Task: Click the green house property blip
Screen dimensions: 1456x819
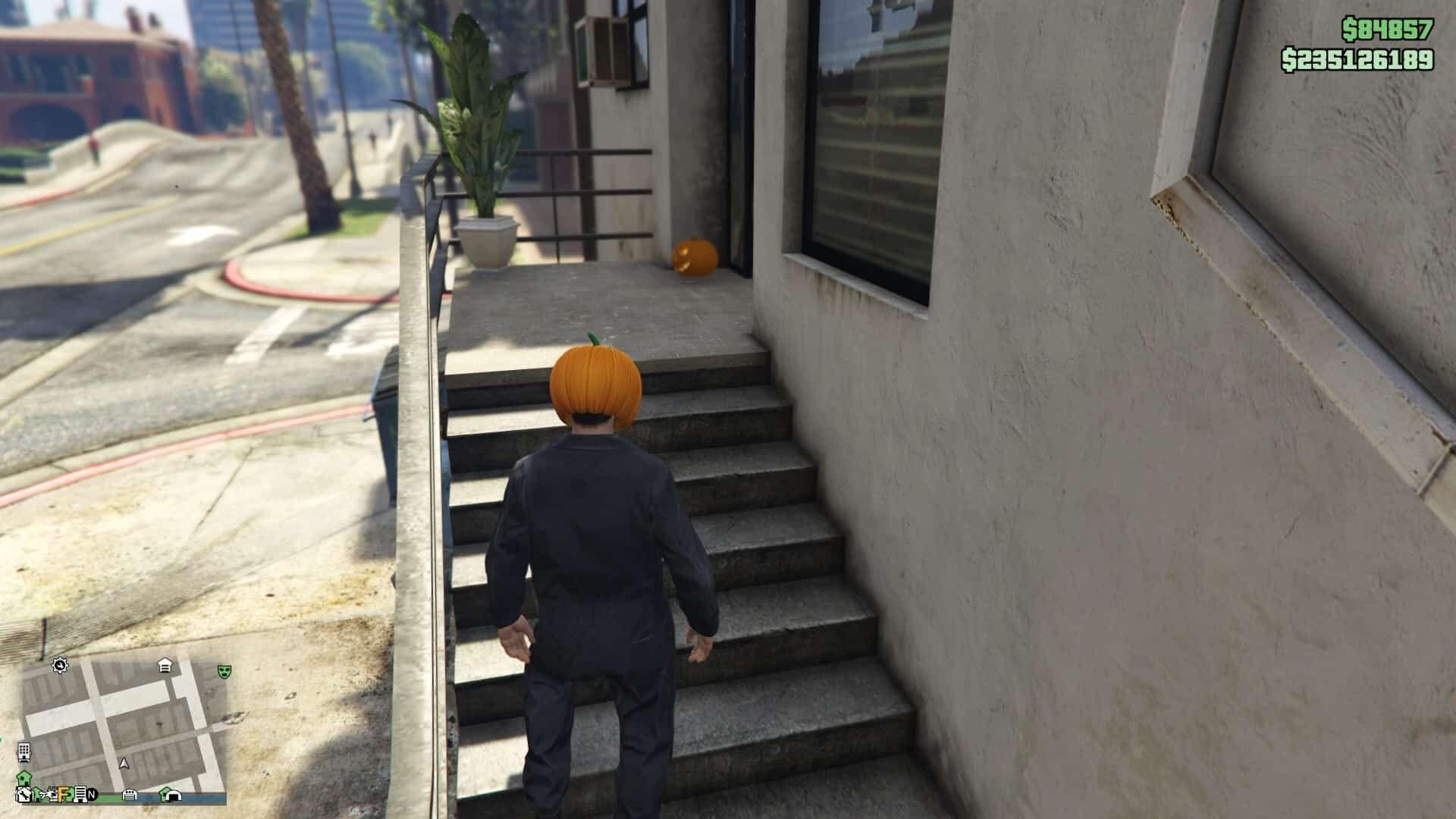Action: point(24,778)
